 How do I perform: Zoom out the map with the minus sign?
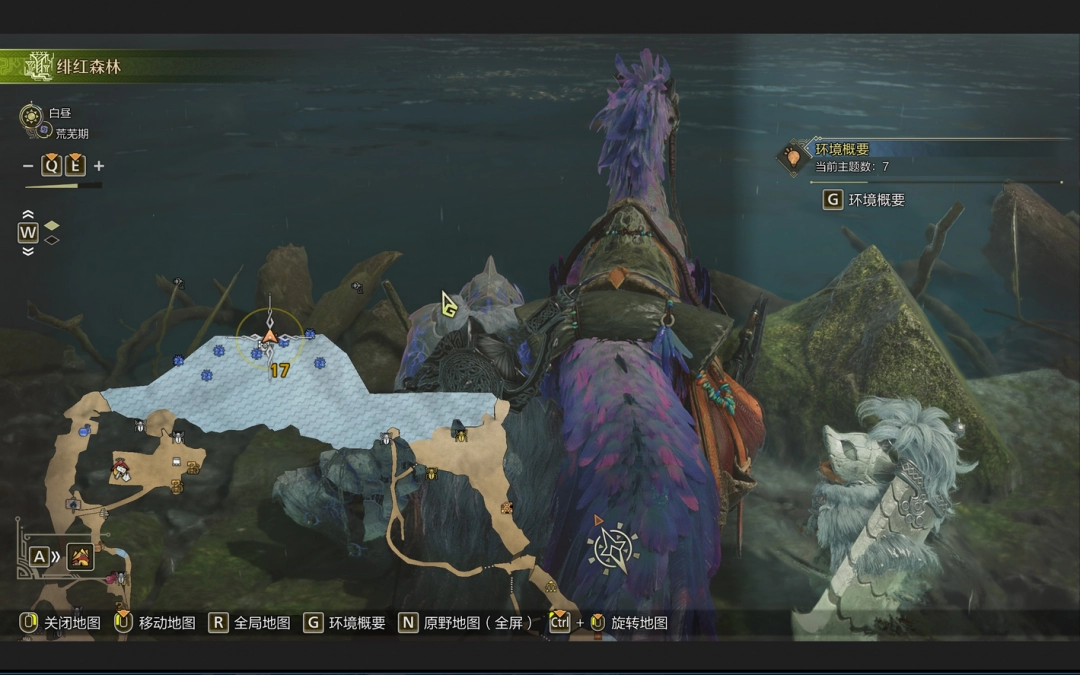click(x=28, y=166)
